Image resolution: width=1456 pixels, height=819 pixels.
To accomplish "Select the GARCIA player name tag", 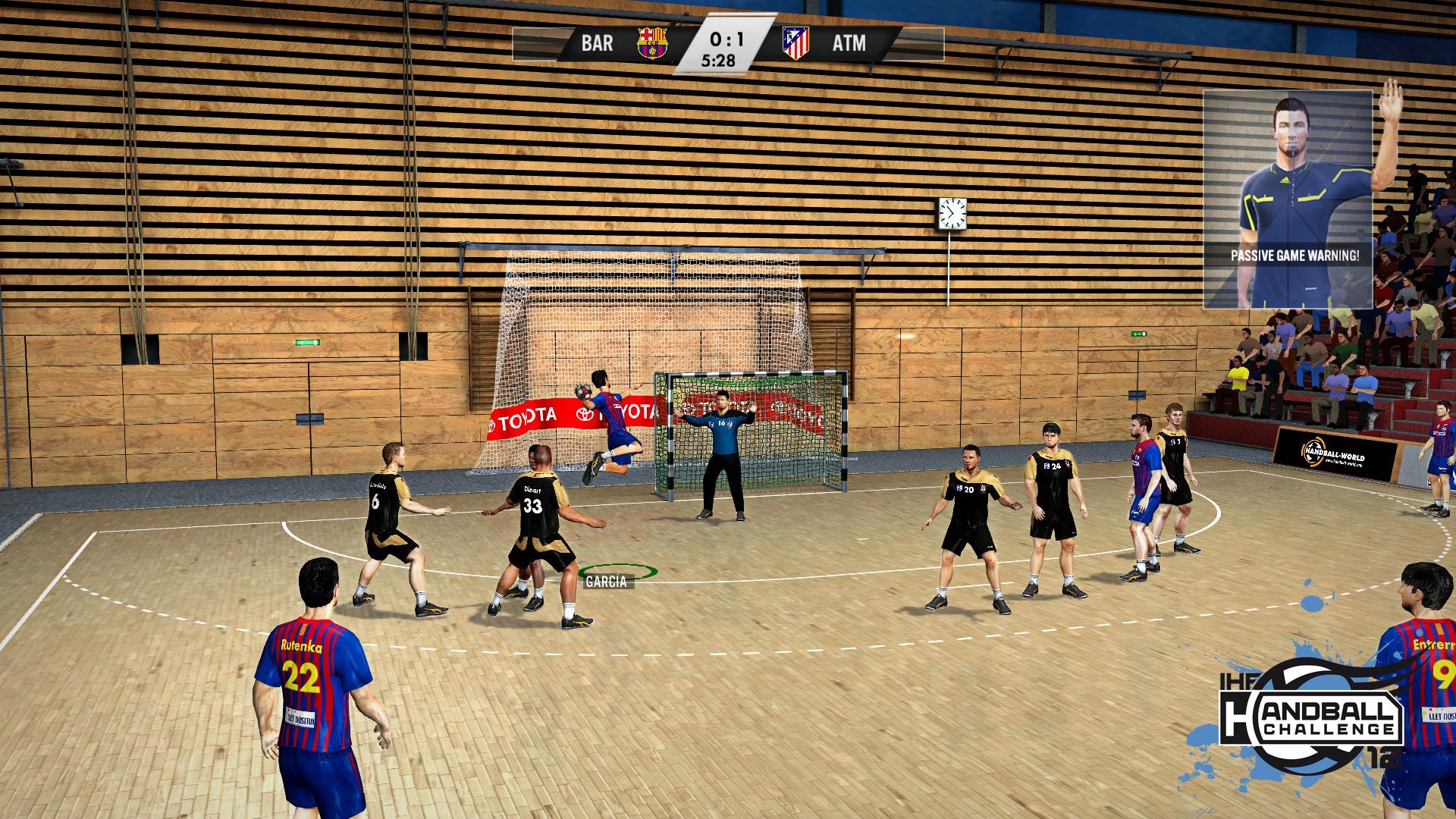I will tap(606, 582).
